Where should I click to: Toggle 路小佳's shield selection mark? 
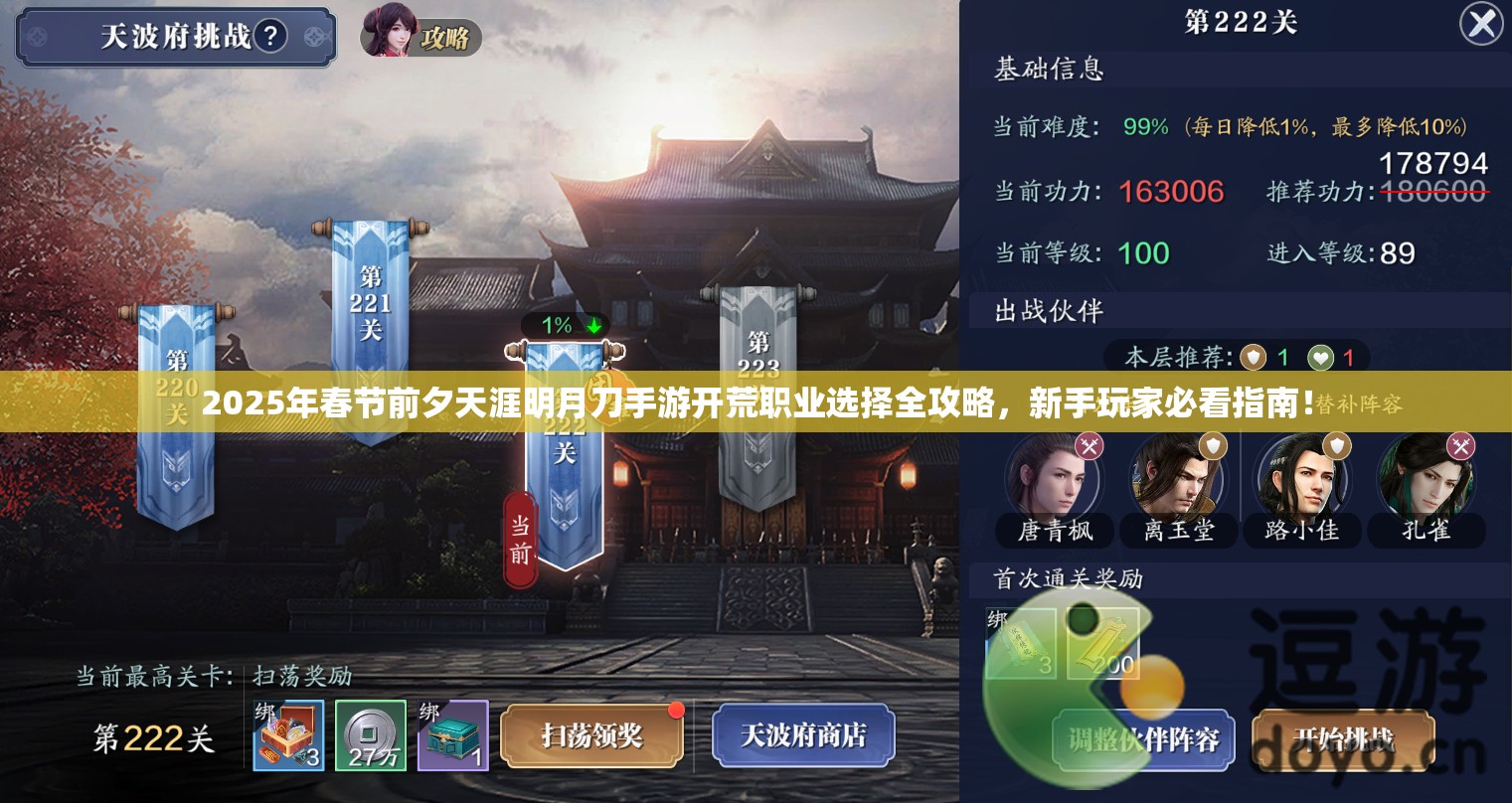coord(1337,446)
